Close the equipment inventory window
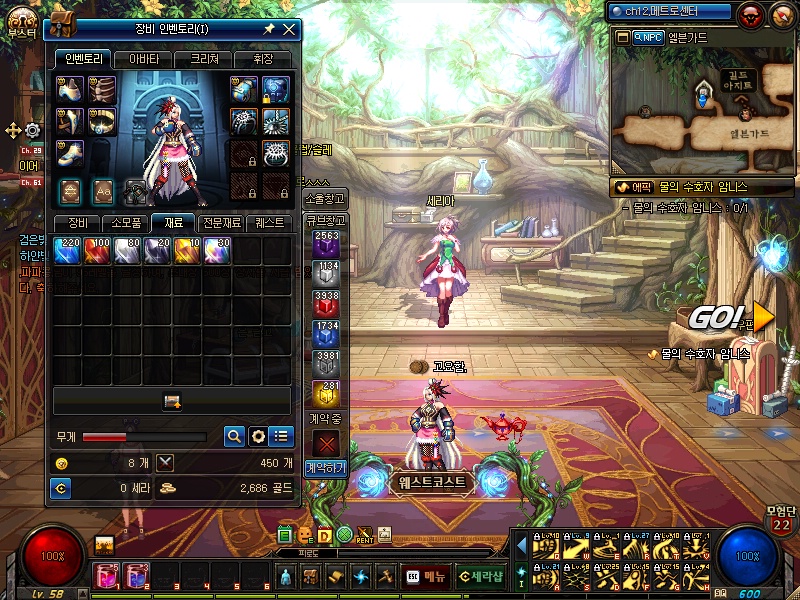The image size is (800, 600). coord(289,30)
